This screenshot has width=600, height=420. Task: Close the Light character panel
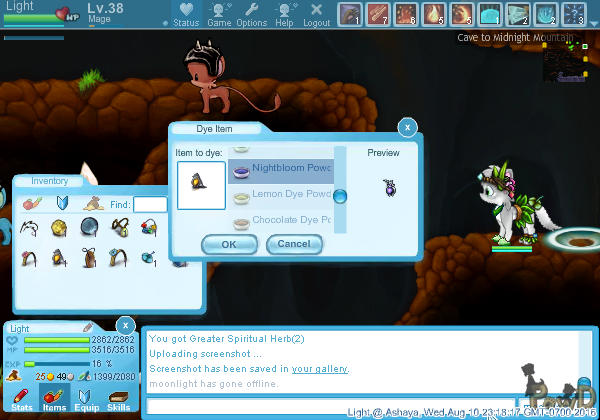[x=125, y=325]
